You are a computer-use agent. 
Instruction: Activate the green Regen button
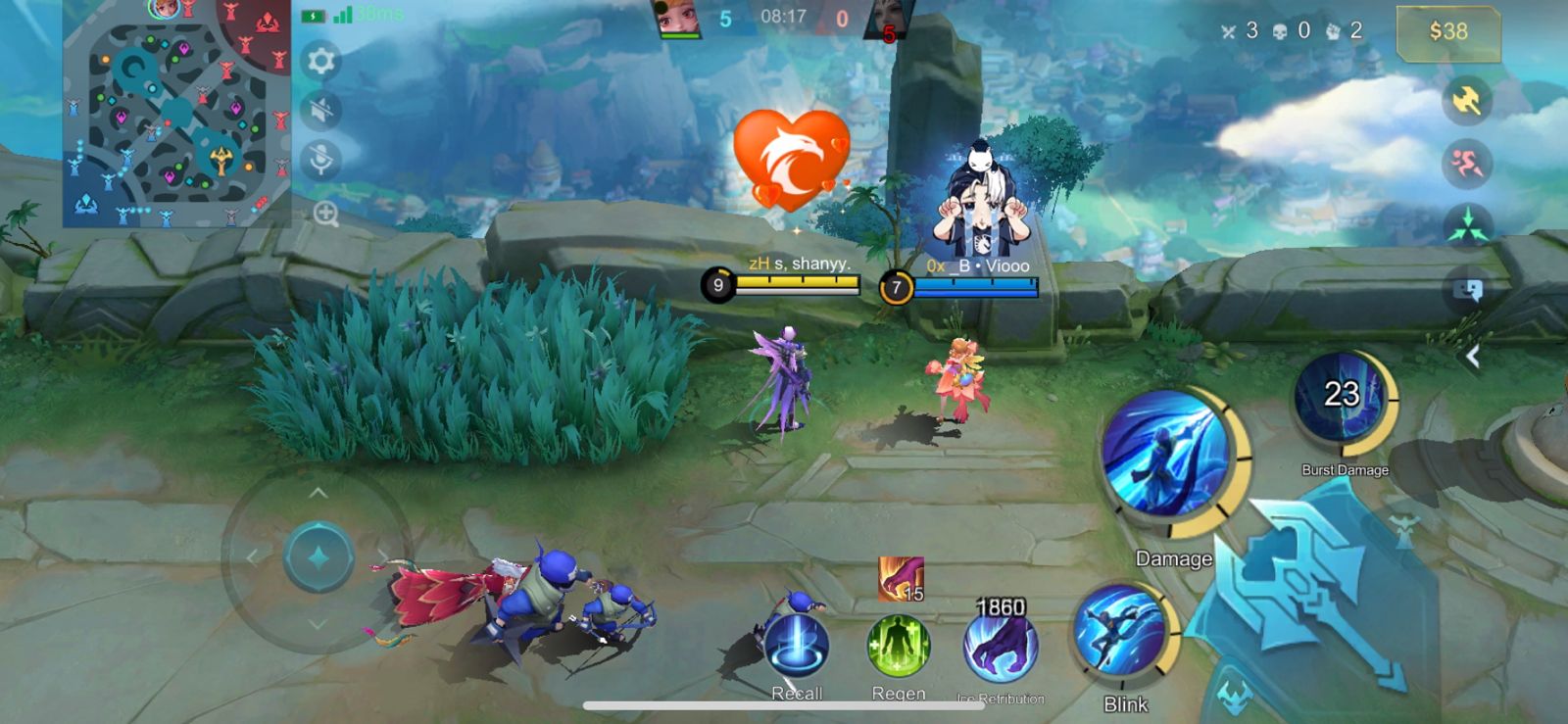(x=898, y=647)
